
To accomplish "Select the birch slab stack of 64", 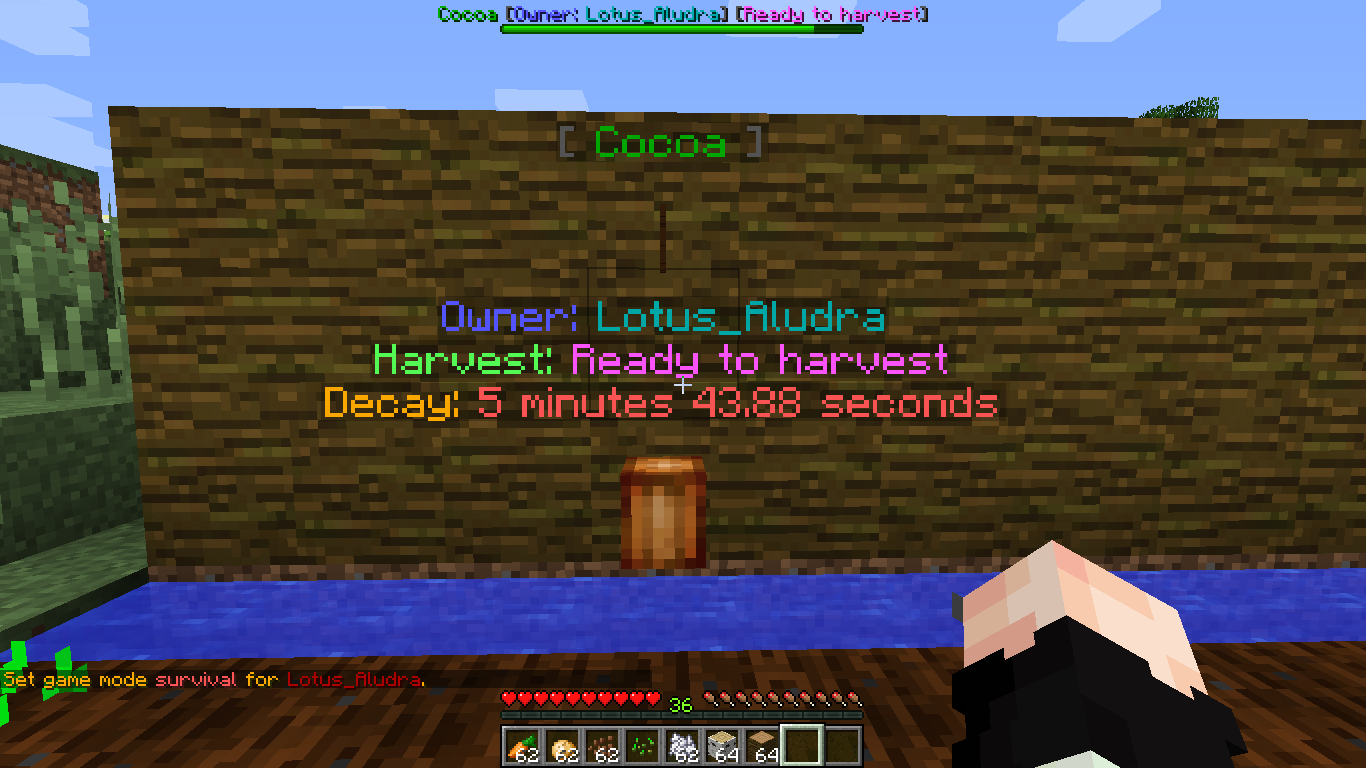I will click(723, 747).
